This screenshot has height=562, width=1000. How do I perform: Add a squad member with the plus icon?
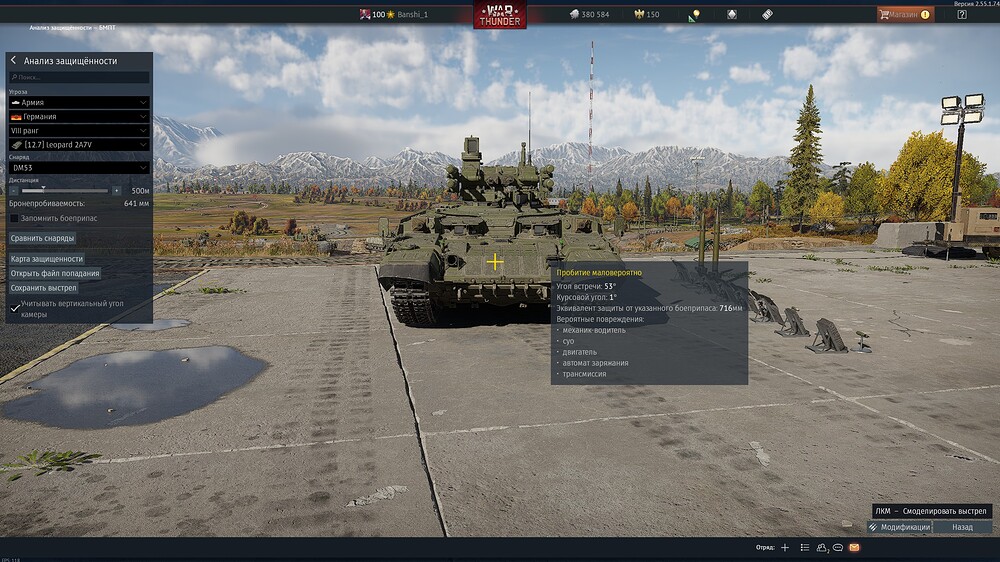click(785, 548)
